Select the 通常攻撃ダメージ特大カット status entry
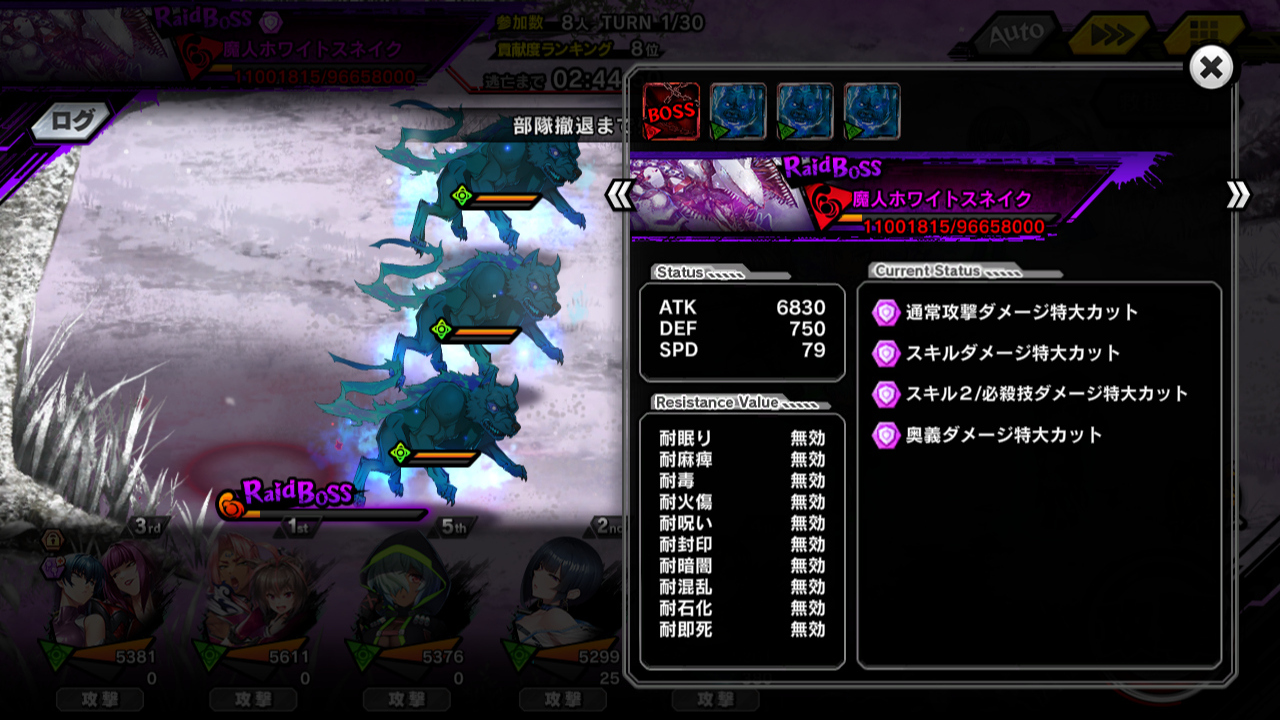Image resolution: width=1280 pixels, height=720 pixels. [x=1021, y=312]
